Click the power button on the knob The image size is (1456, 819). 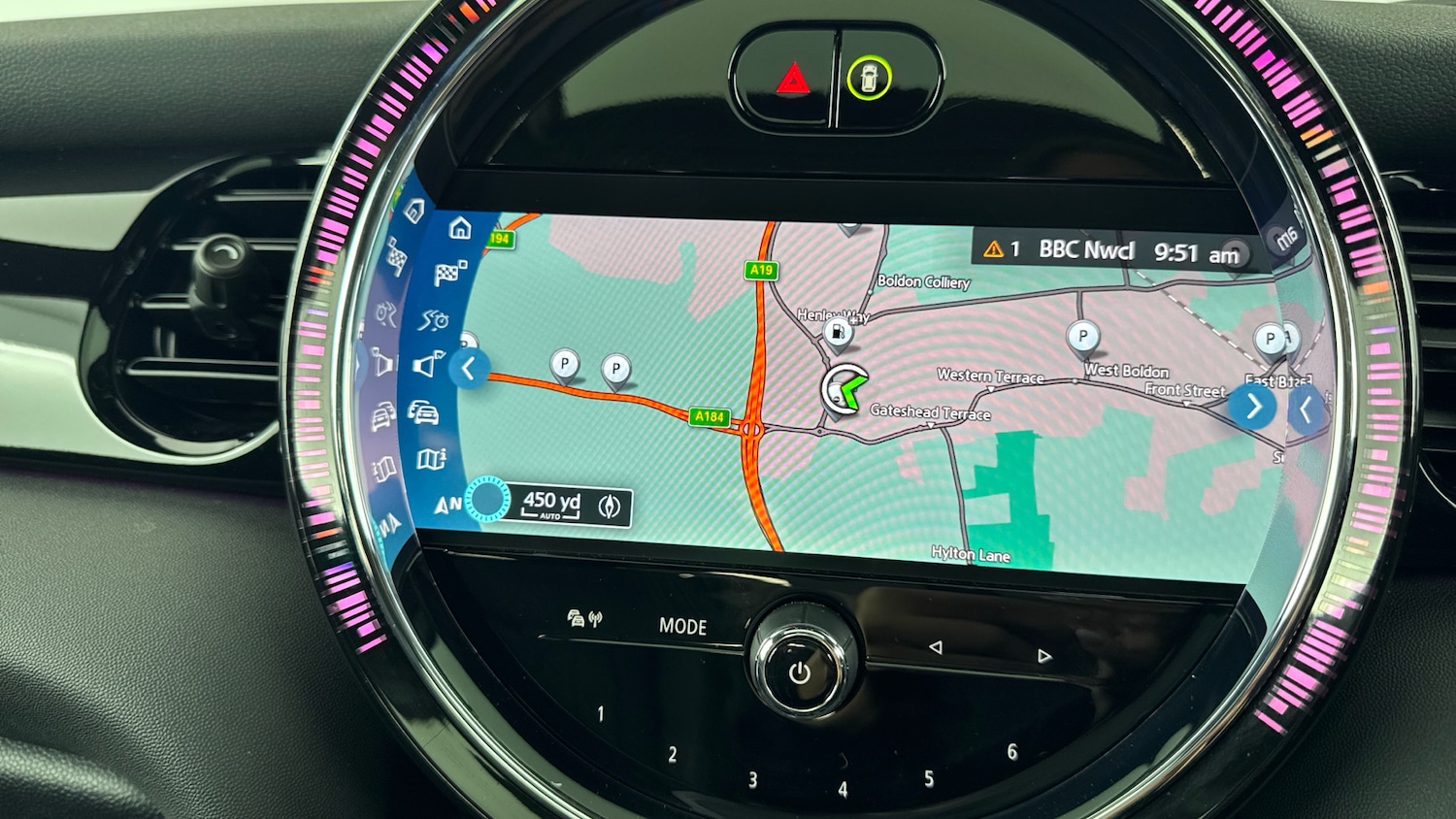800,672
